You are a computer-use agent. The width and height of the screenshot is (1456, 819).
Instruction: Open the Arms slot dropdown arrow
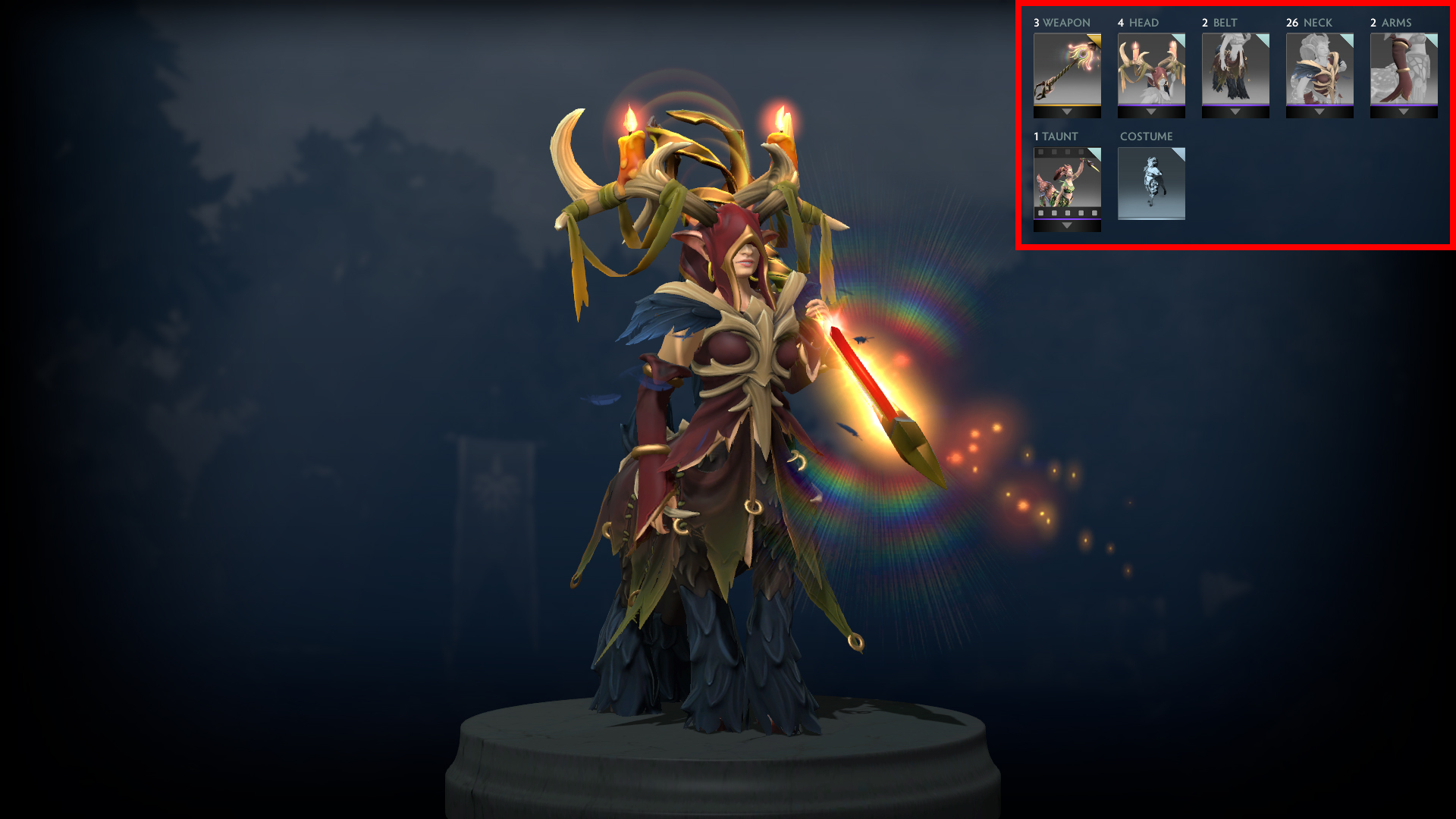1404,112
